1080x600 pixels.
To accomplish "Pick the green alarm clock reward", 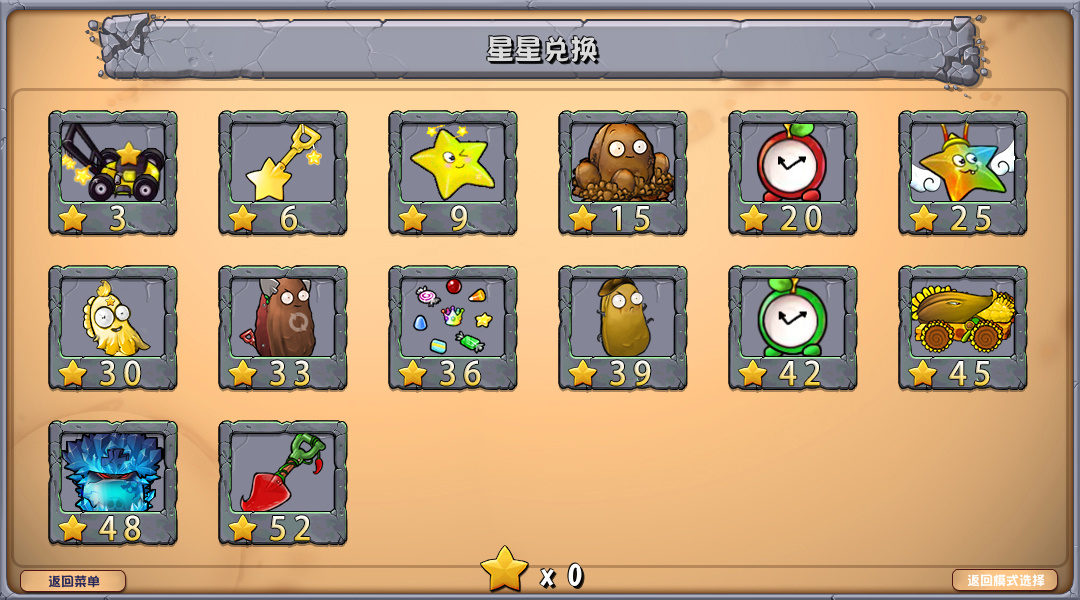I will pos(793,327).
